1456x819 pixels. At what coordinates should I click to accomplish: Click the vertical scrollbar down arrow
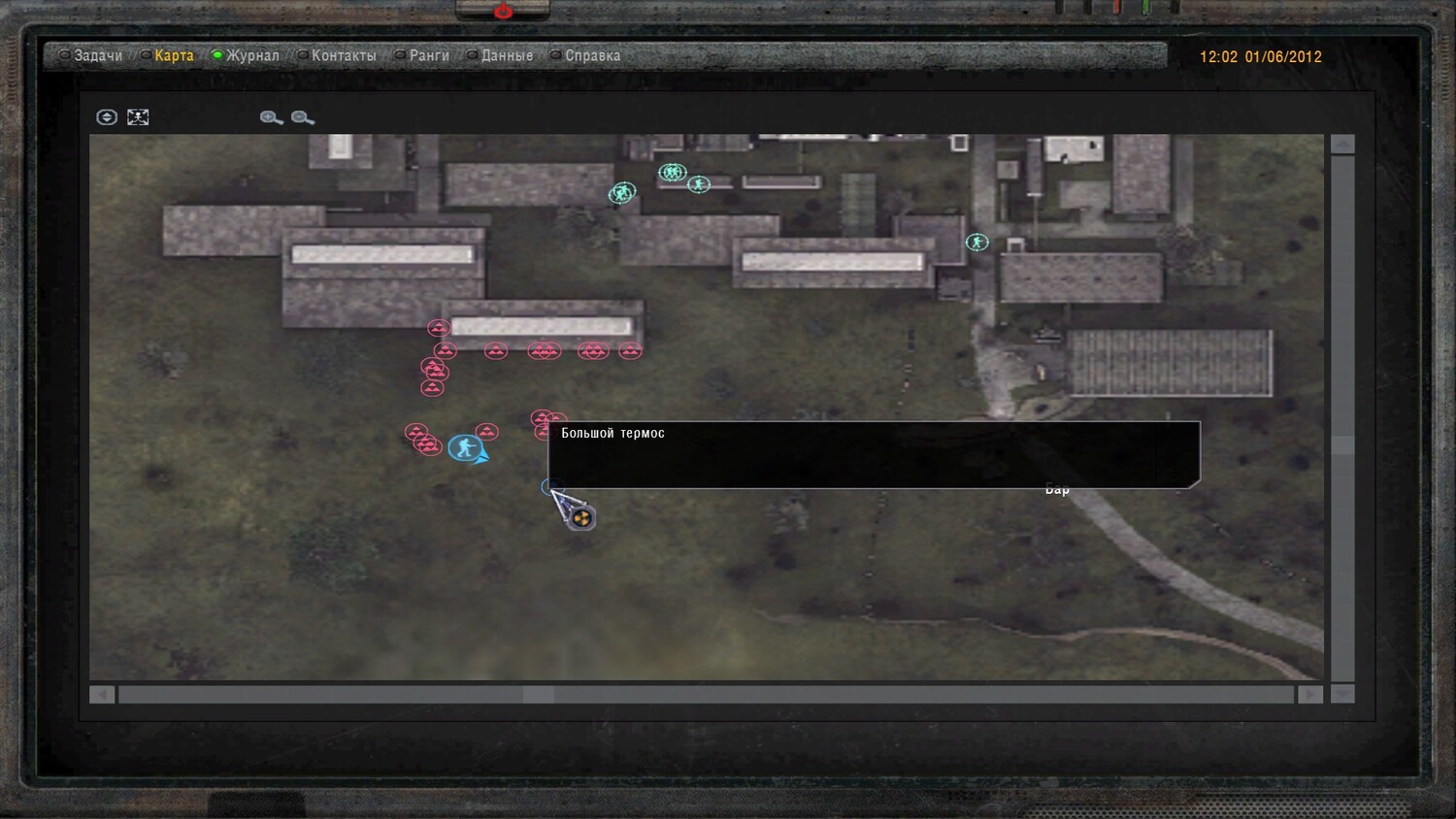click(1342, 694)
